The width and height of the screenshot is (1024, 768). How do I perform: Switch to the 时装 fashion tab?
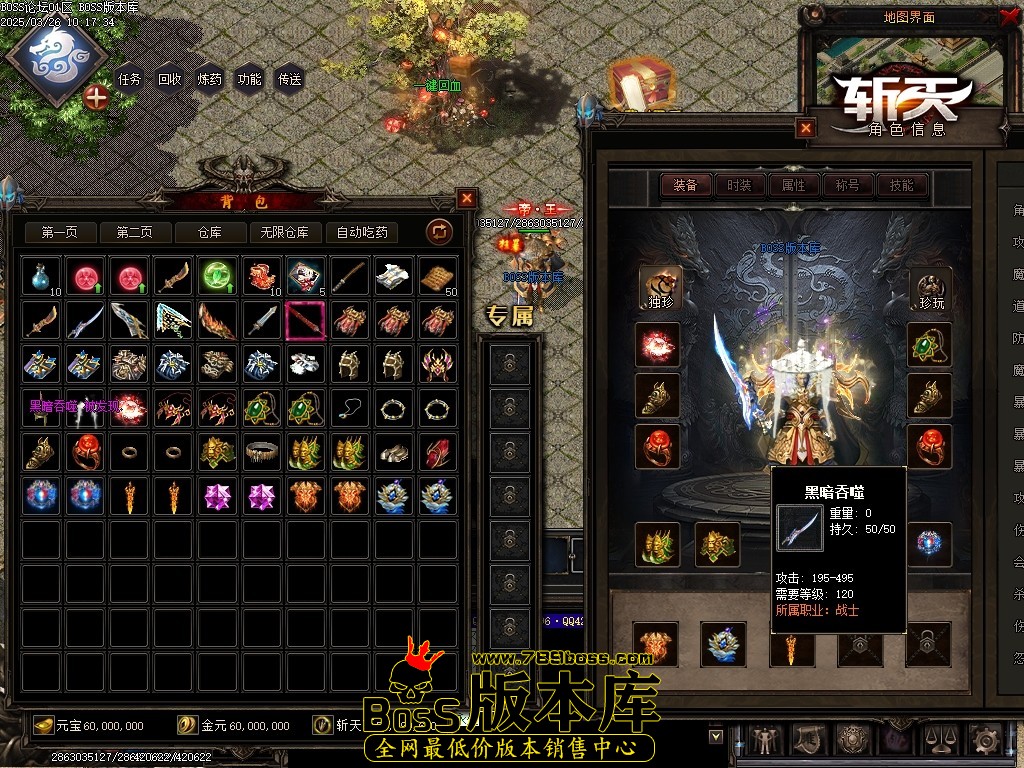[739, 185]
